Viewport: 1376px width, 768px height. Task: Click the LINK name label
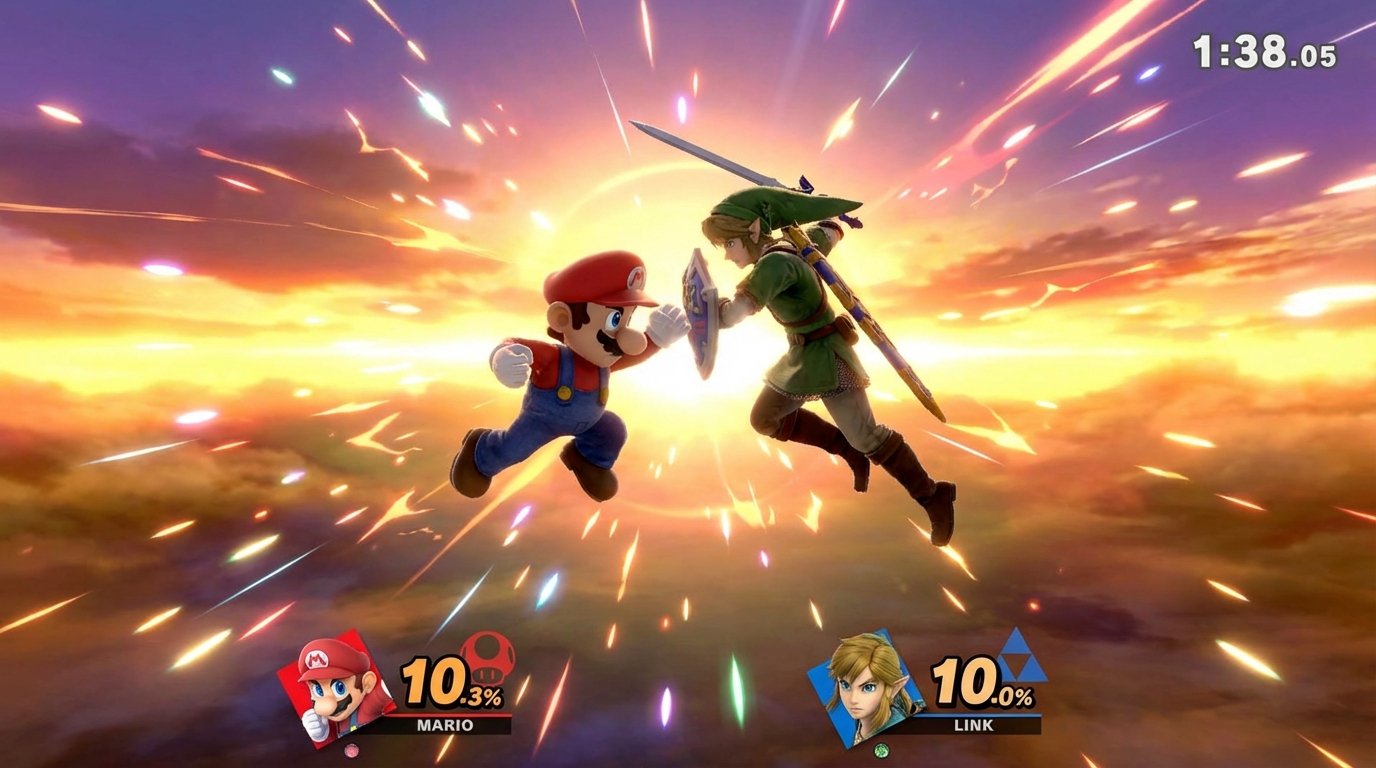click(975, 722)
